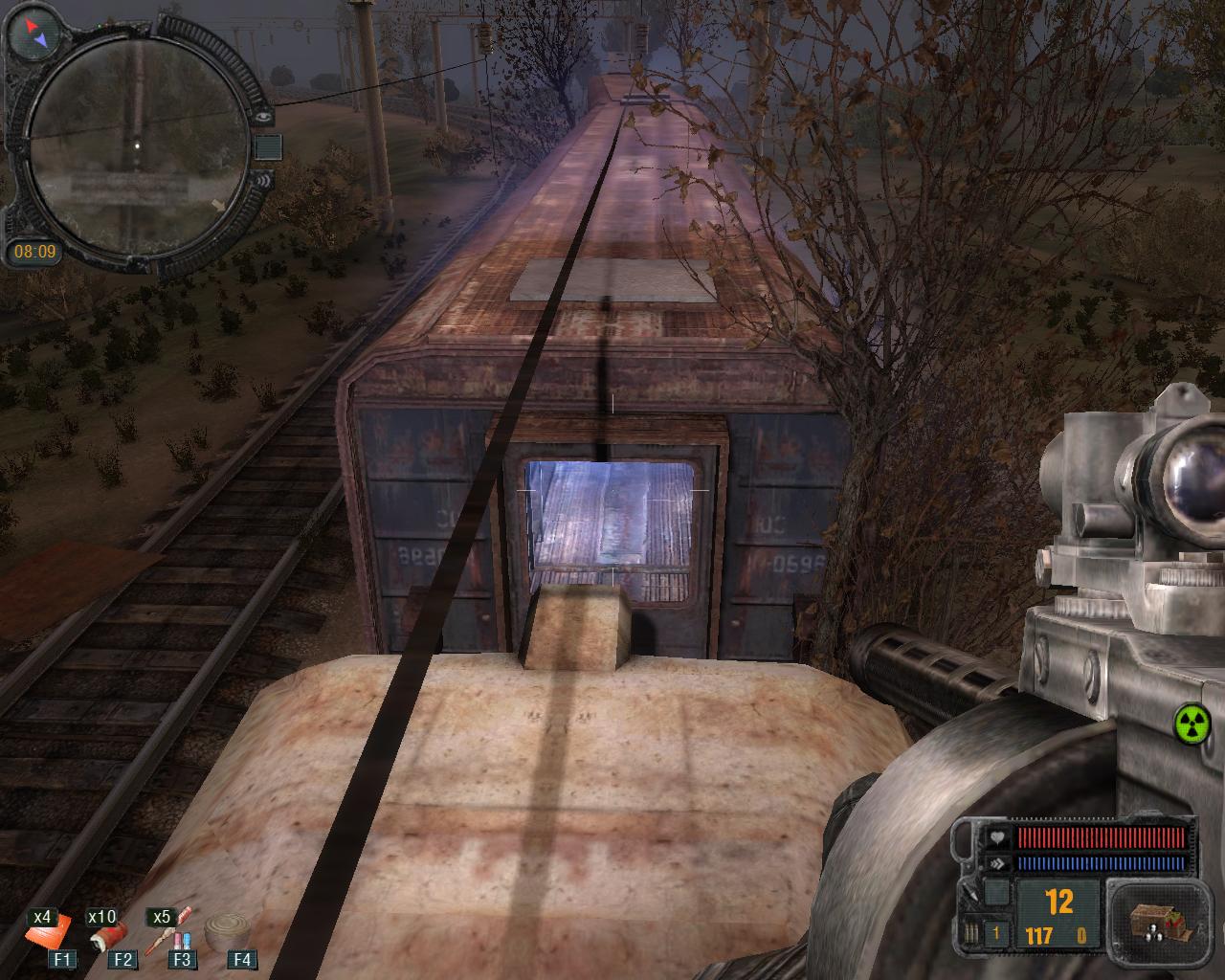
Task: Use the orange medkit quick slot
Action: click(x=50, y=936)
